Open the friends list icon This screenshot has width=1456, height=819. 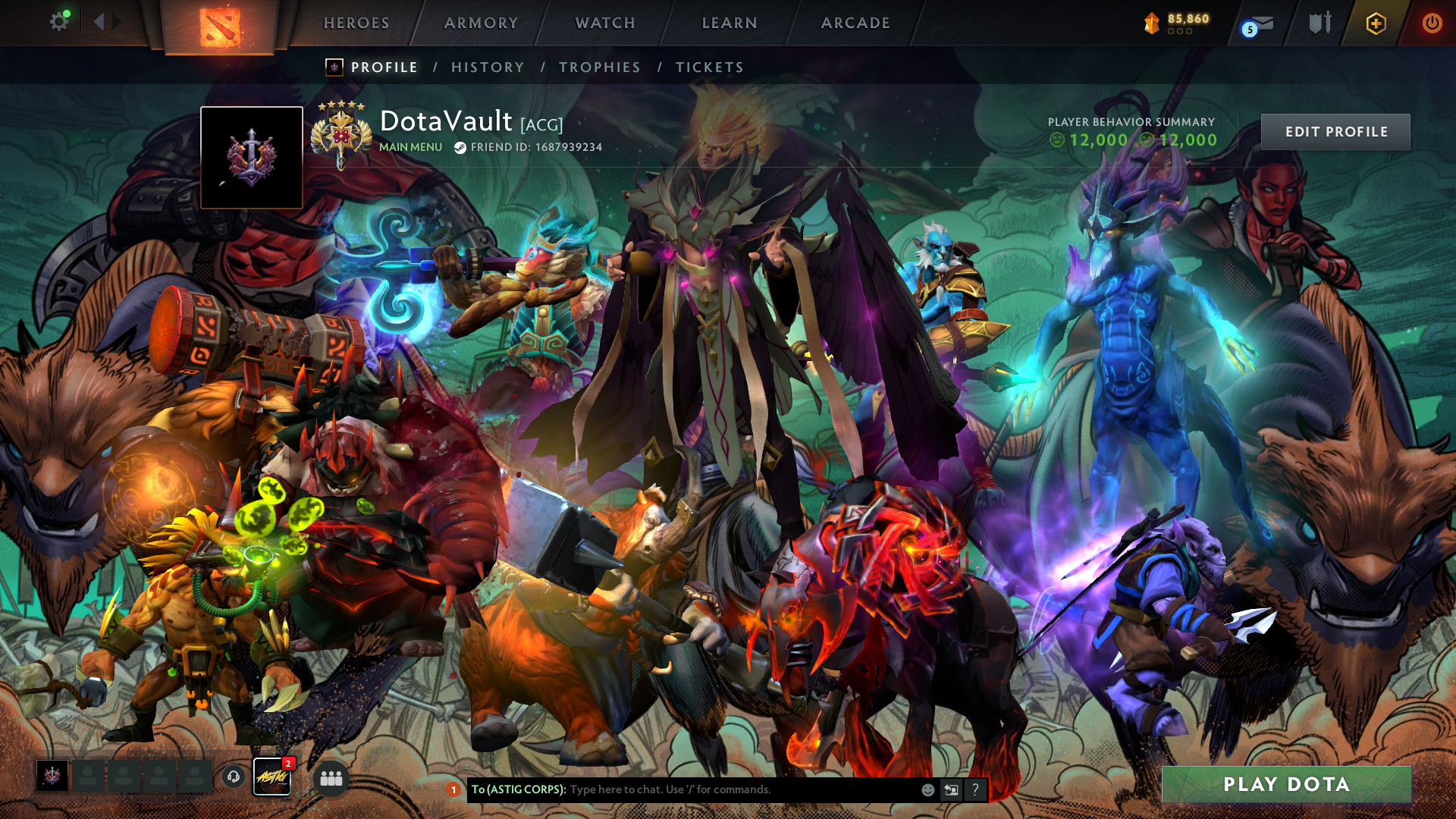(x=331, y=778)
